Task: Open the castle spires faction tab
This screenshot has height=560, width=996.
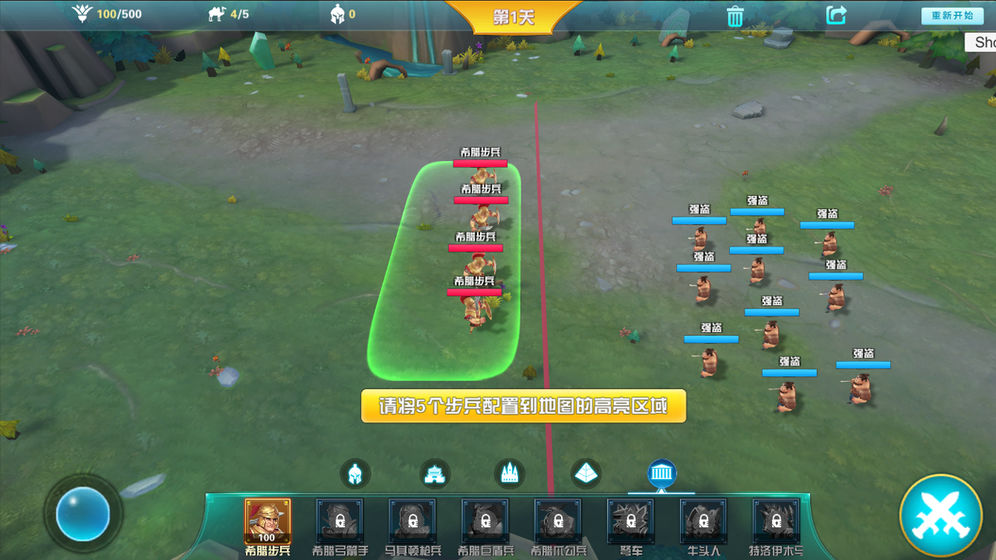Action: click(509, 473)
